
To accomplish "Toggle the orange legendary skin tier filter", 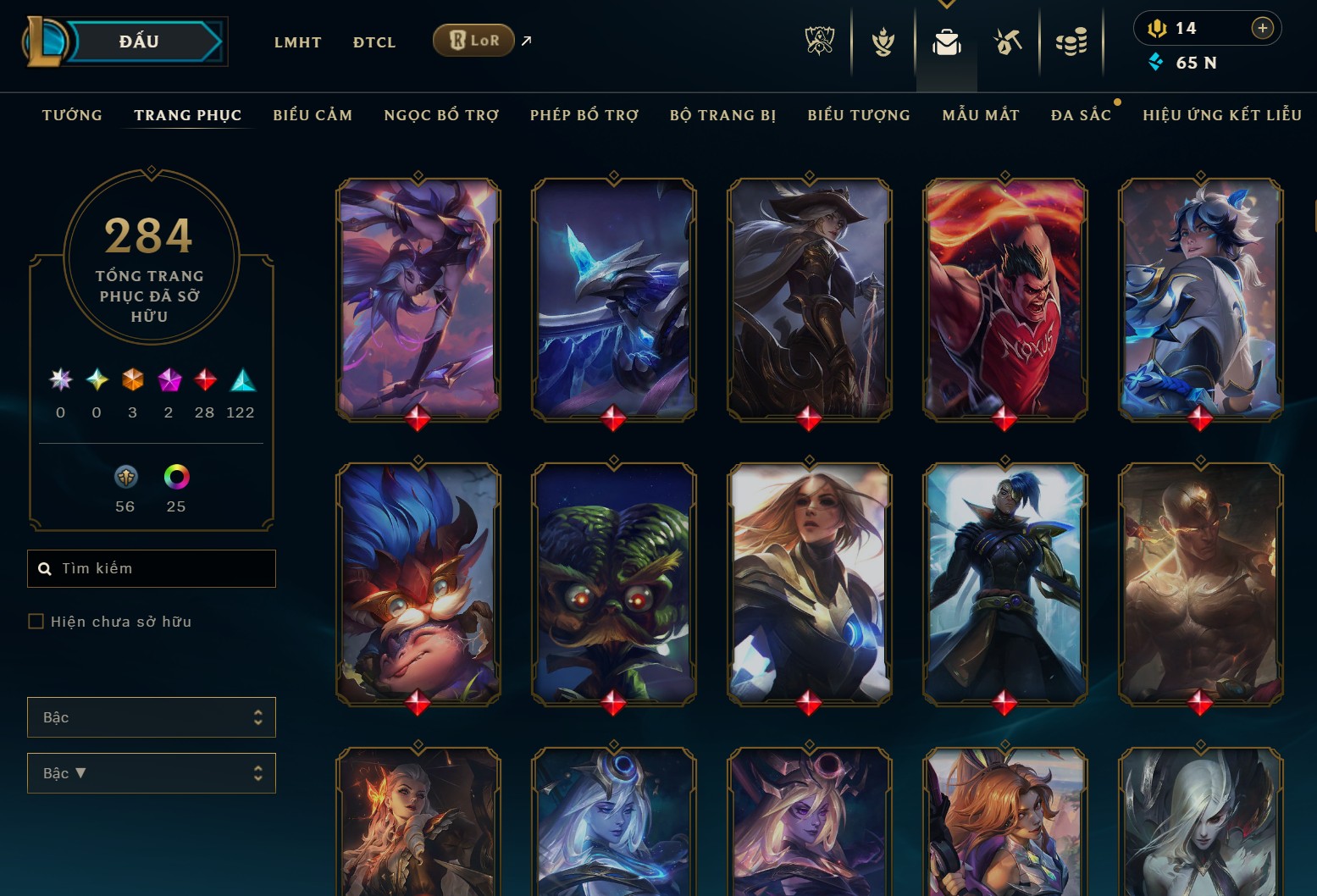I will [x=131, y=381].
